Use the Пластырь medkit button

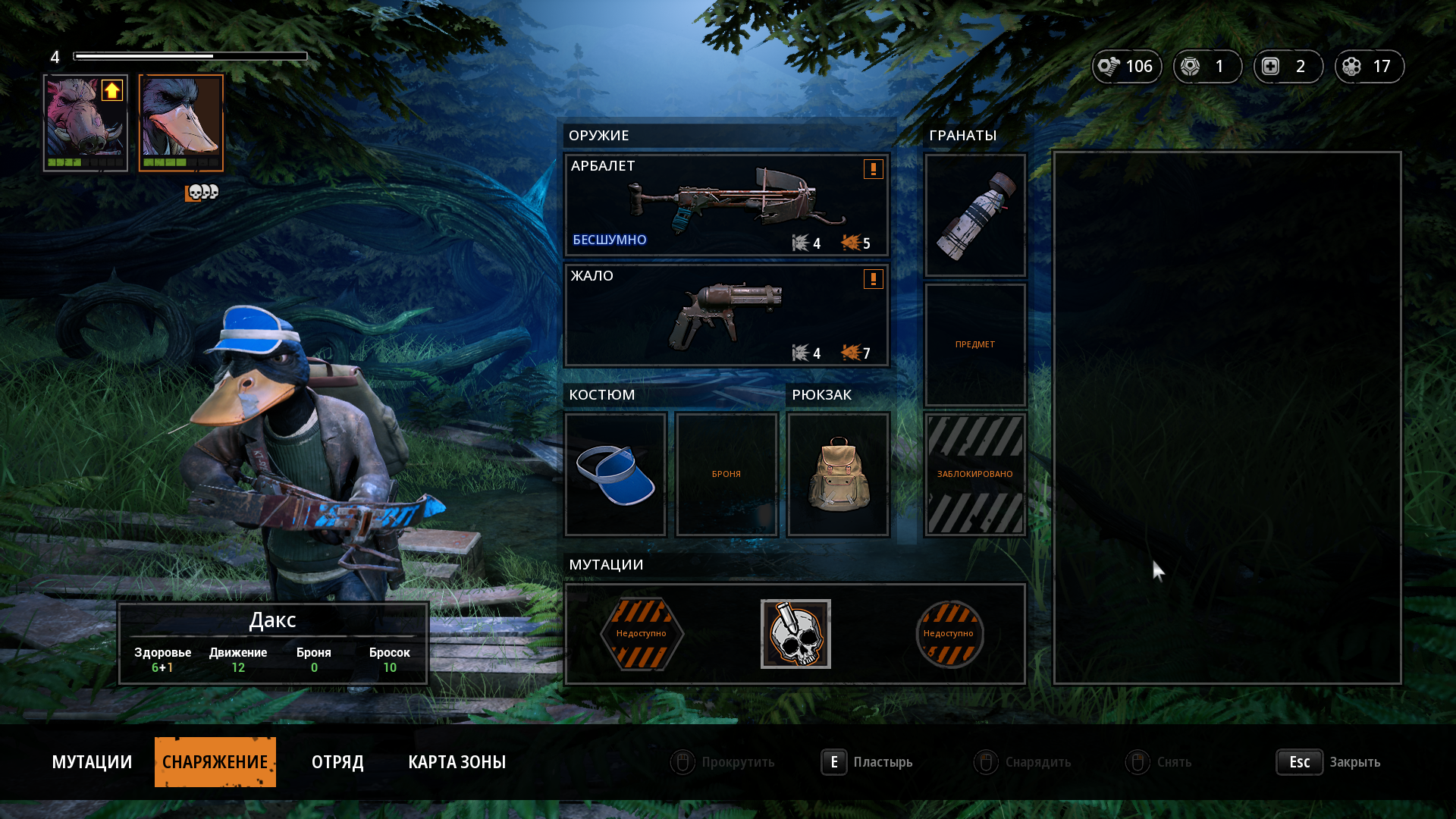[868, 762]
